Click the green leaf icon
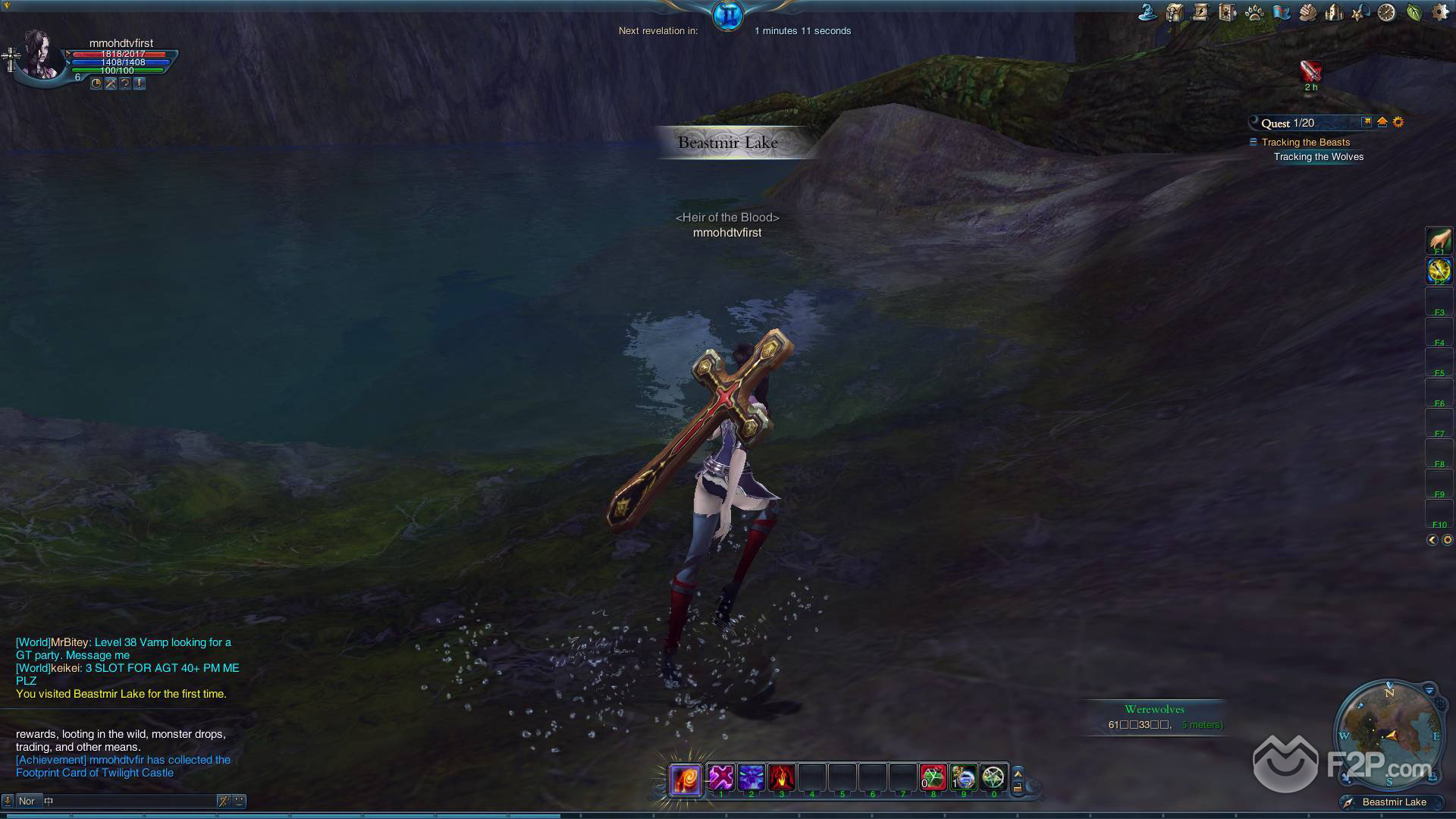The height and width of the screenshot is (819, 1456). [x=1414, y=12]
